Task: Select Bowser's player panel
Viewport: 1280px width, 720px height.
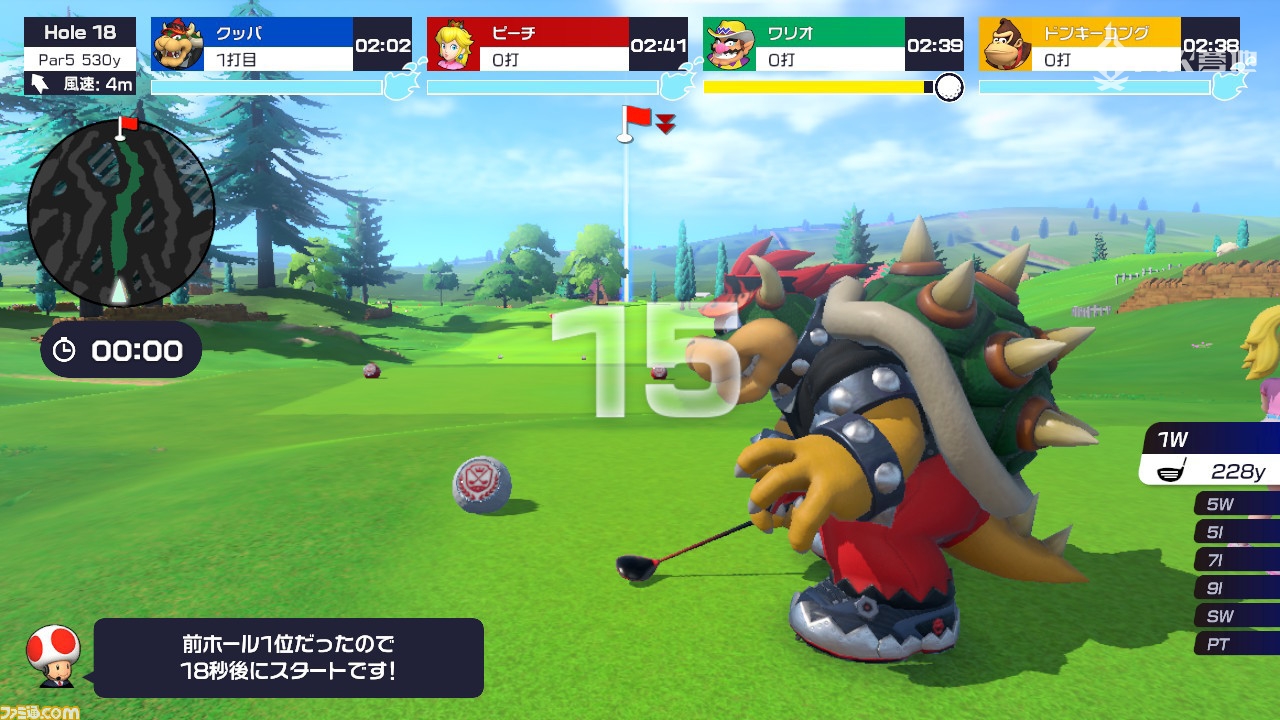Action: (x=281, y=44)
